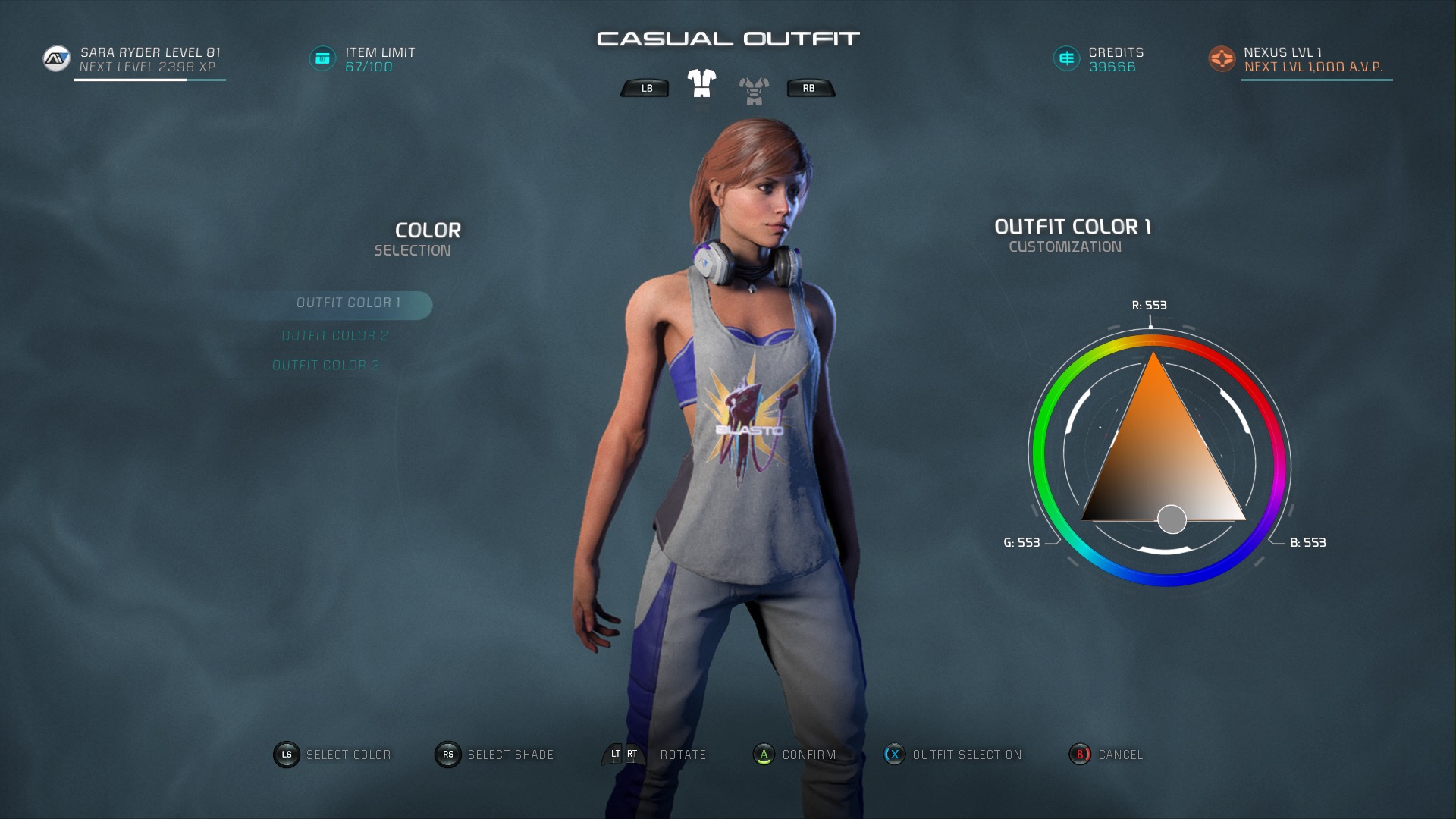The image size is (1456, 819).
Task: Click the grey shade selector knob
Action: point(1172,519)
